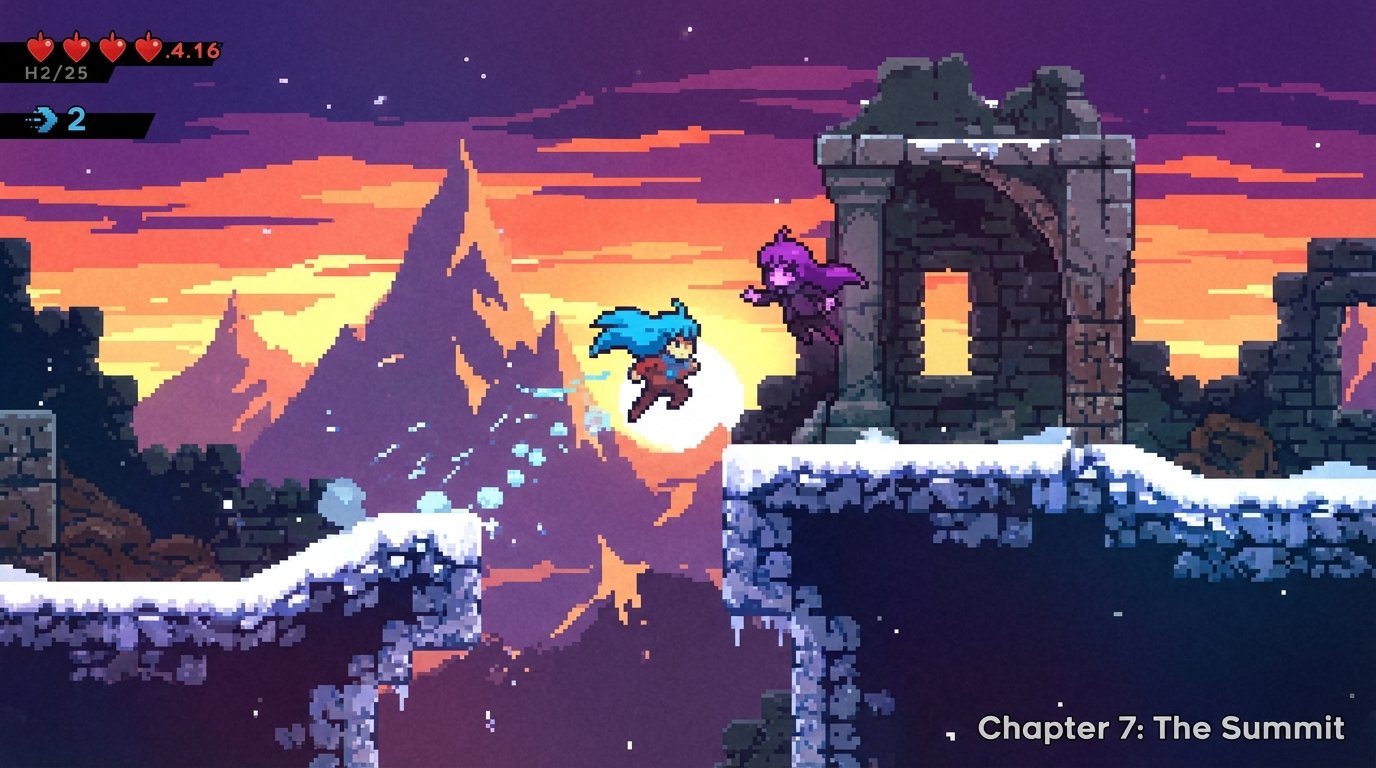Click the second heart in the health row
Image resolution: width=1376 pixels, height=768 pixels.
tap(76, 46)
